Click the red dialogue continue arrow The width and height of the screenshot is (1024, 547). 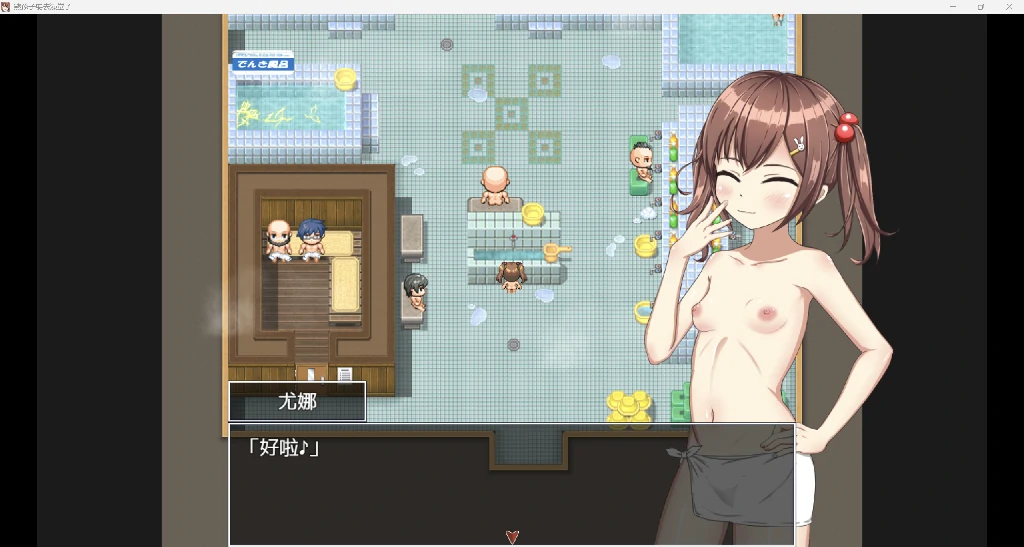pyautogui.click(x=512, y=537)
